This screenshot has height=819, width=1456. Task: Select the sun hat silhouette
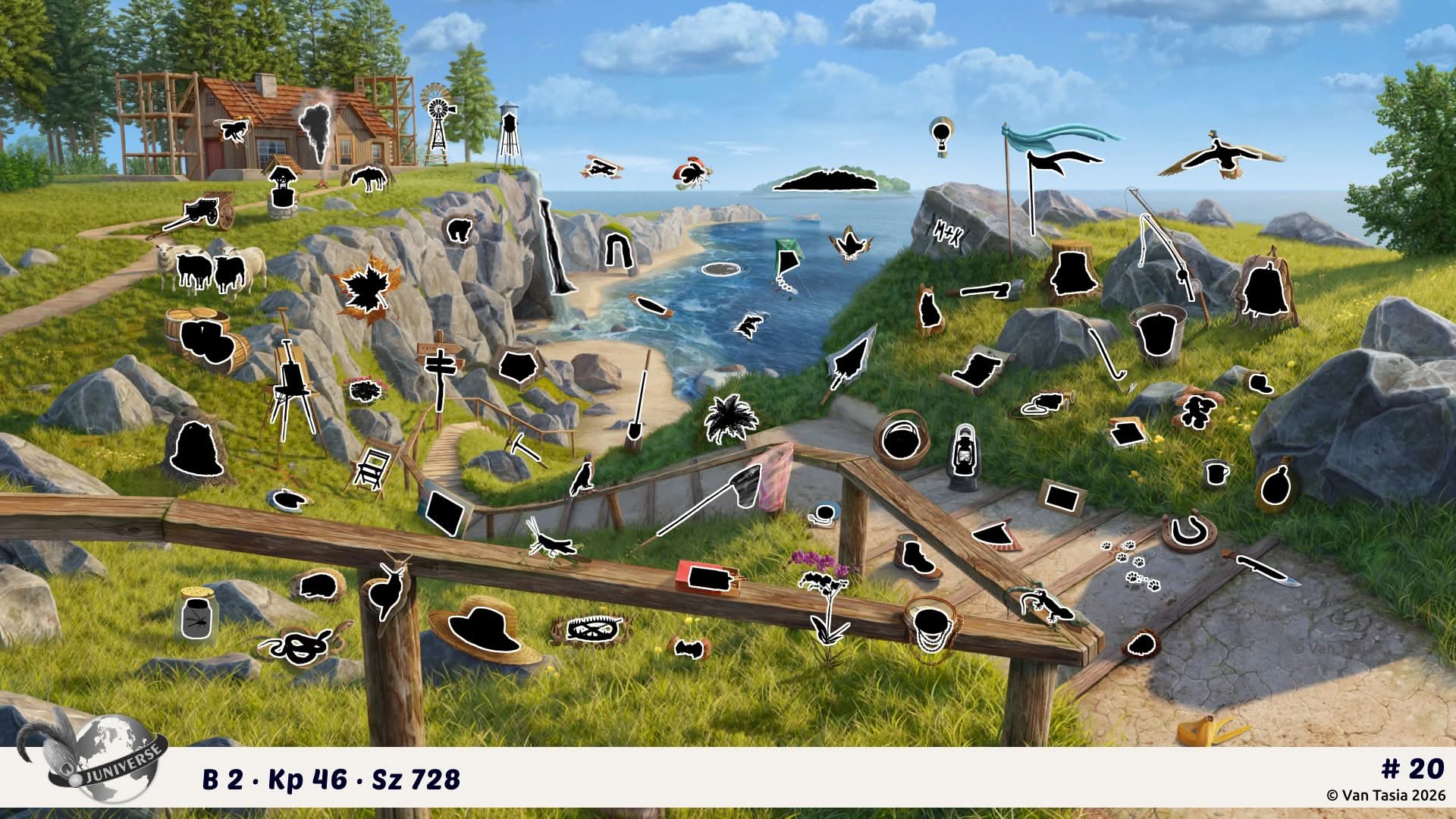(482, 625)
